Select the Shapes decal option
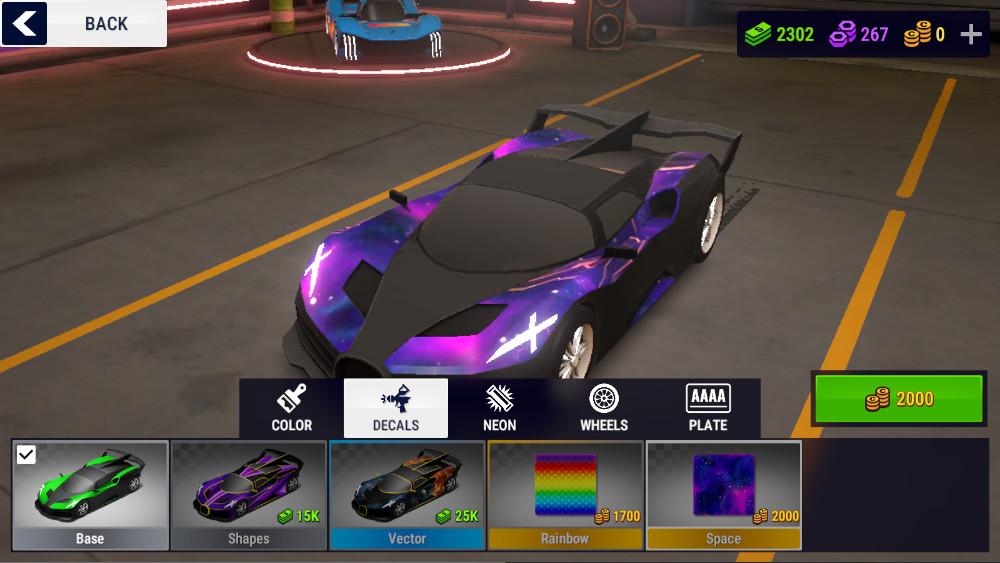 point(248,495)
